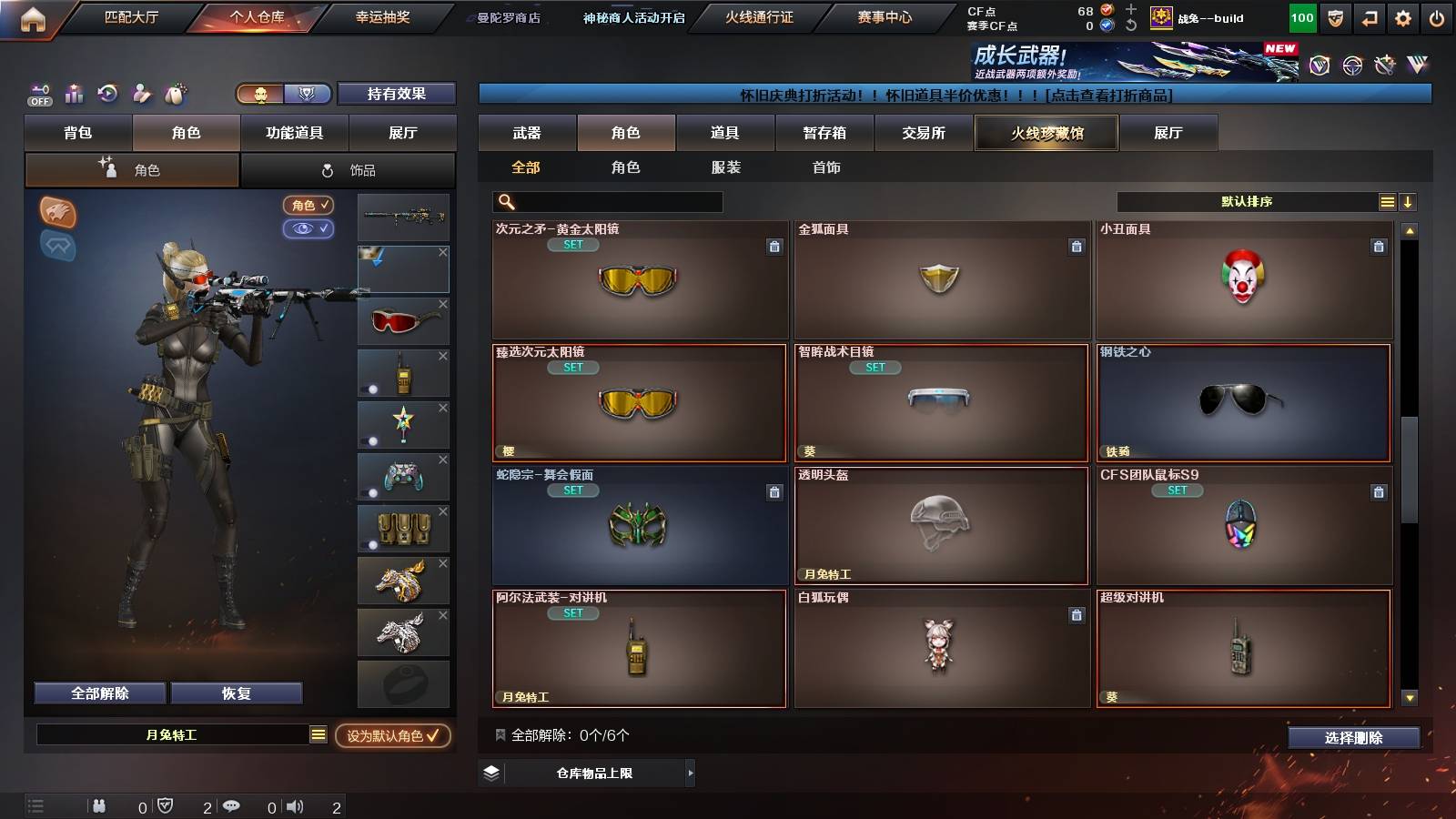Select the pet/egg icon above the character panel
This screenshot has height=819, width=1456.
pos(176,94)
